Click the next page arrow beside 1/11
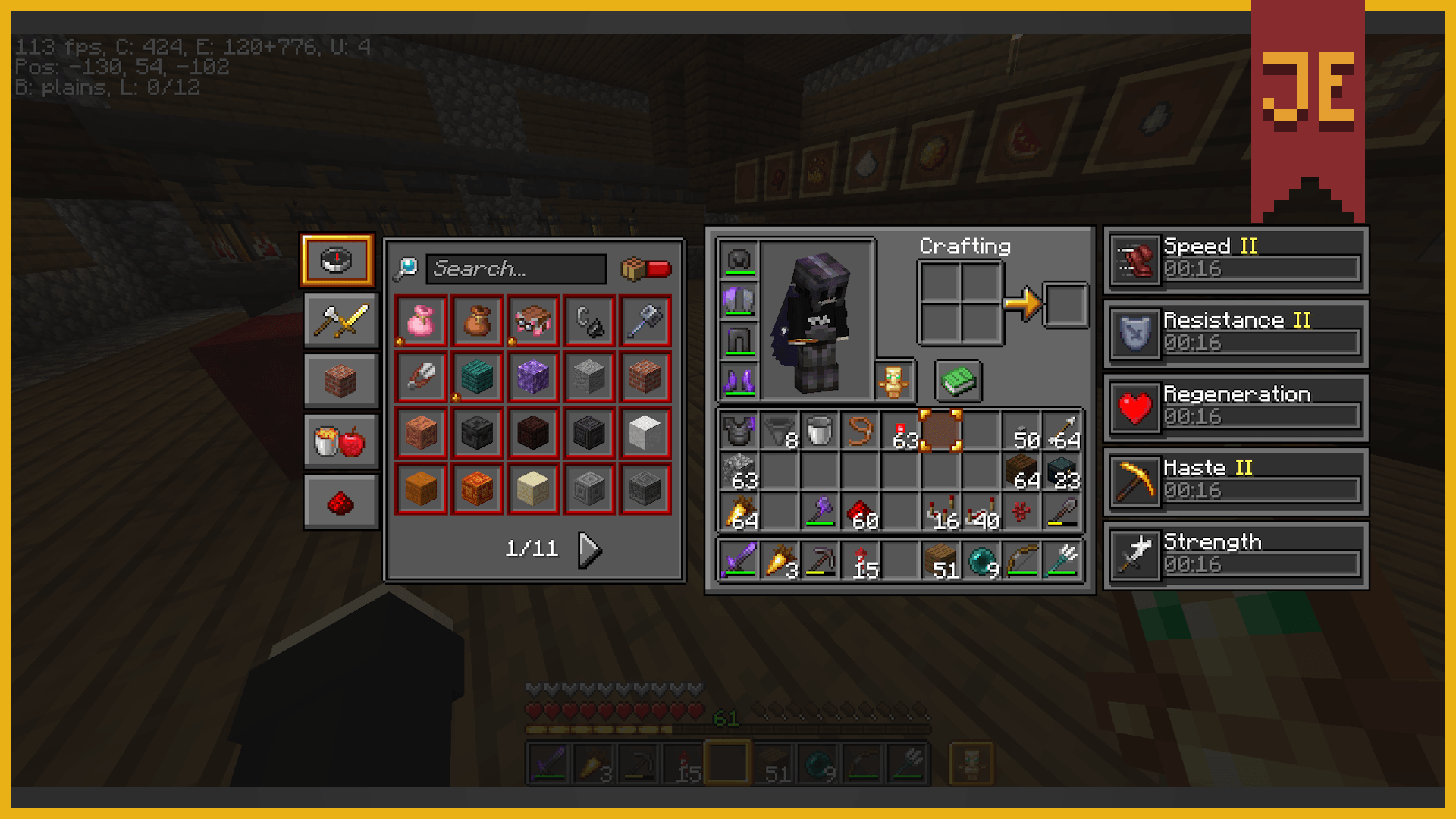Screen dimensions: 1456x819 (x=589, y=549)
